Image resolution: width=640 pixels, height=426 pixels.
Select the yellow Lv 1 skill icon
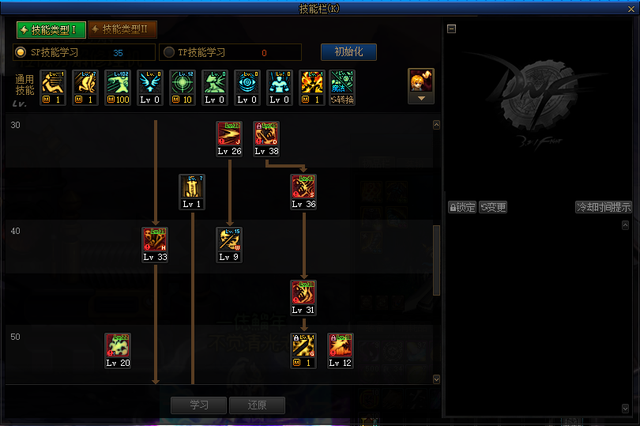(192, 187)
